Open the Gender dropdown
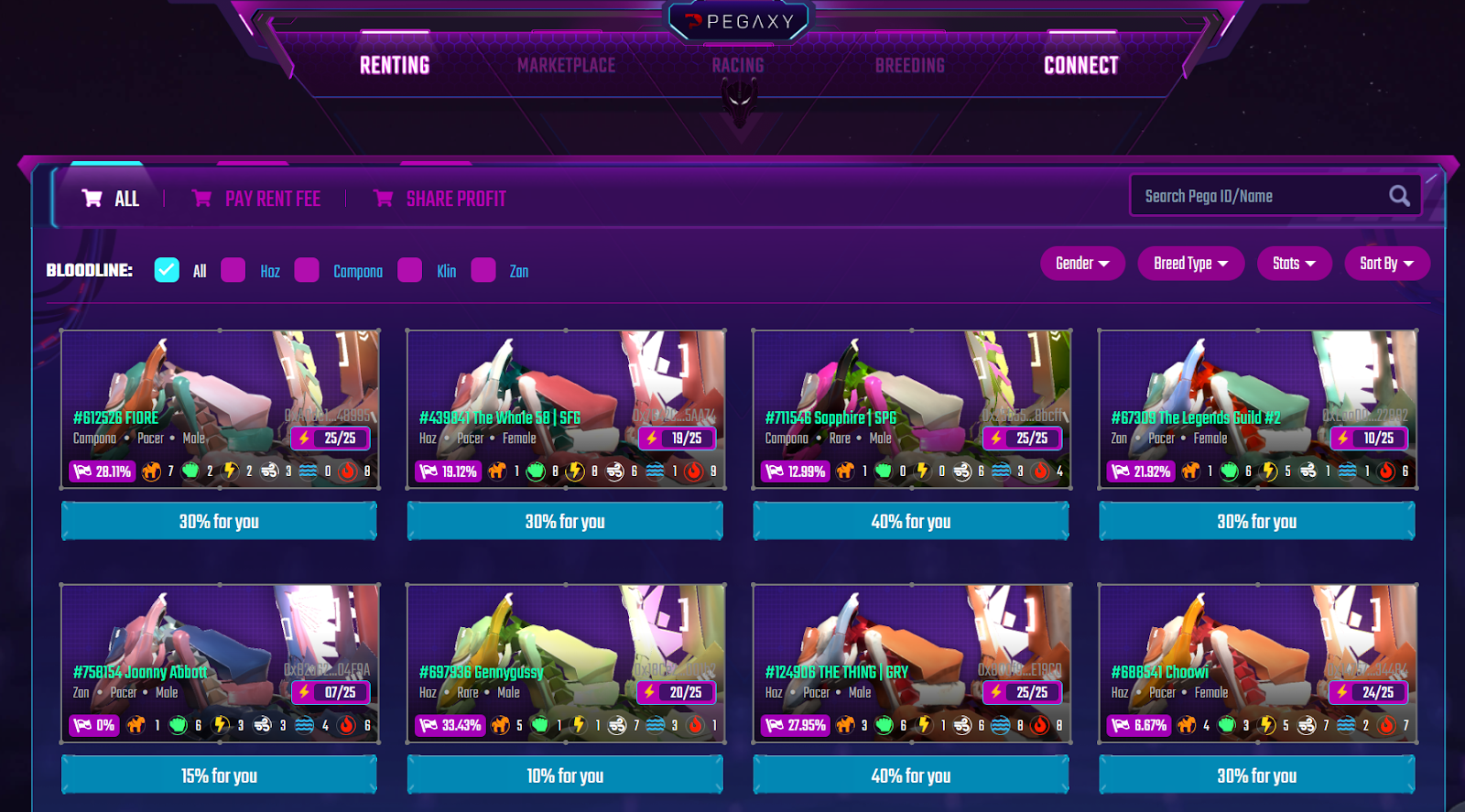Viewport: 1465px width, 812px height. coord(1081,264)
